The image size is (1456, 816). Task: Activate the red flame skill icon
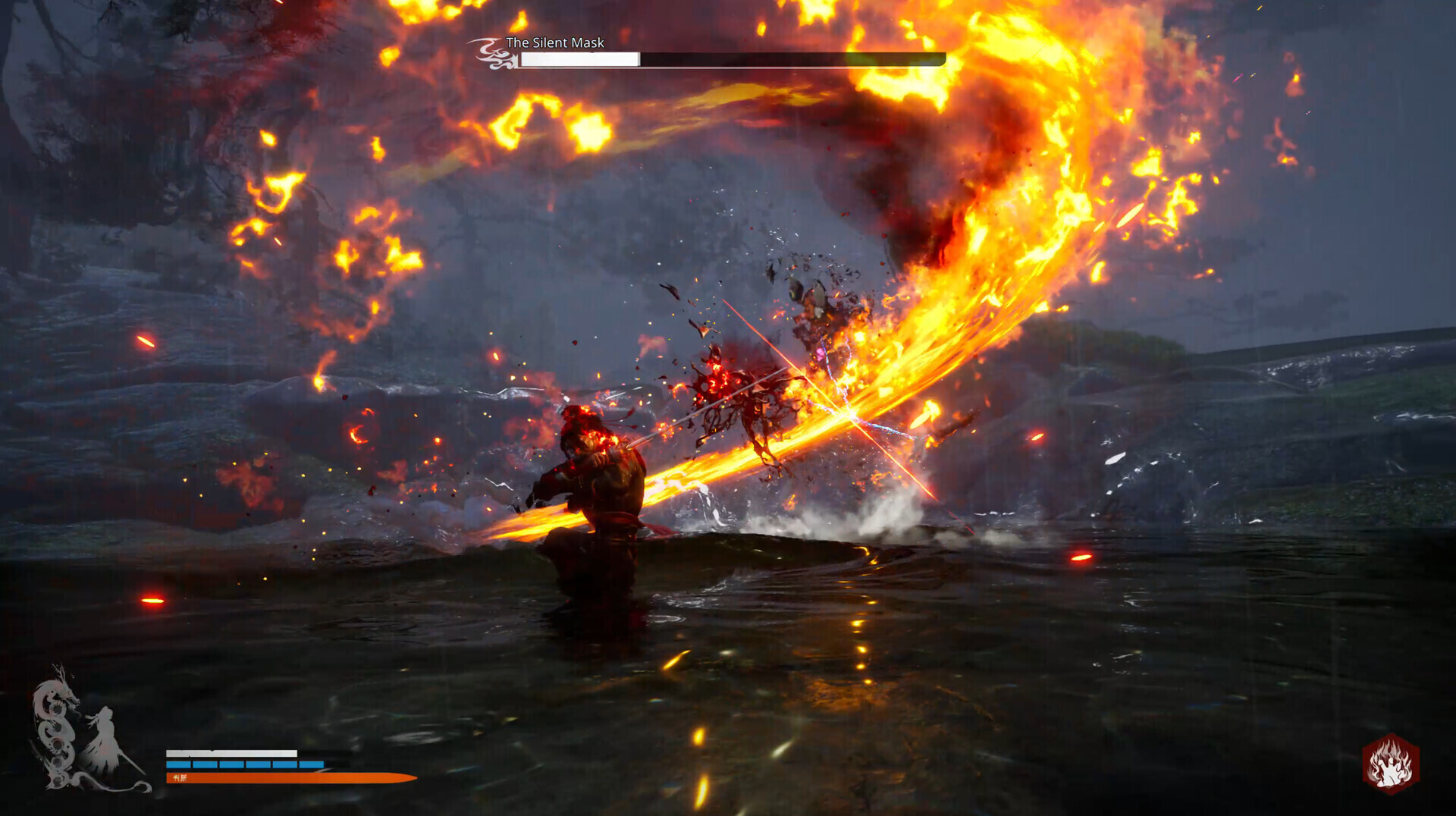coord(1390,764)
